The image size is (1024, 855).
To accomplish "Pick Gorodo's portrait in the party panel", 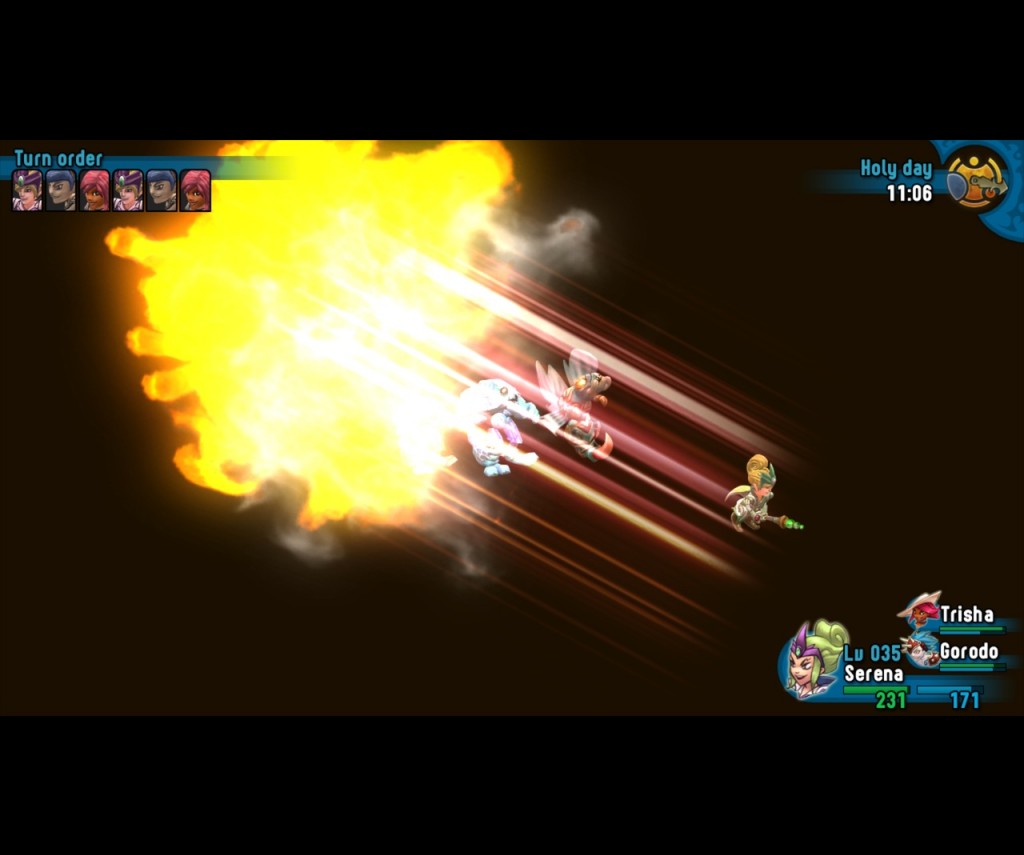I will coord(920,650).
